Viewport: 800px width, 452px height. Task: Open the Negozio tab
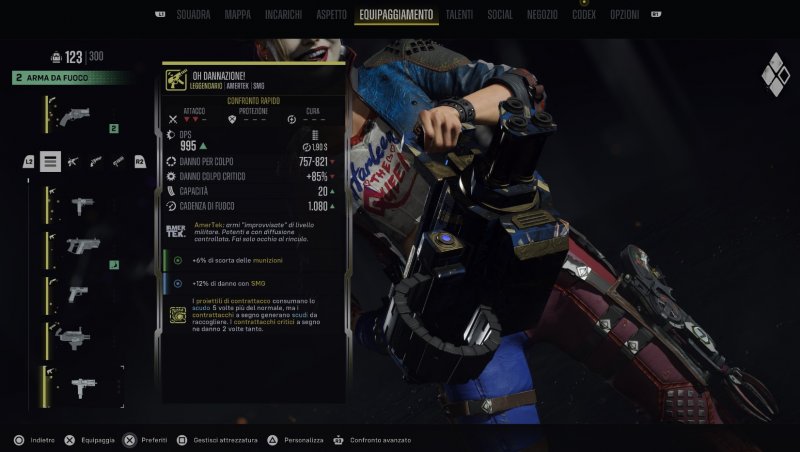(542, 15)
